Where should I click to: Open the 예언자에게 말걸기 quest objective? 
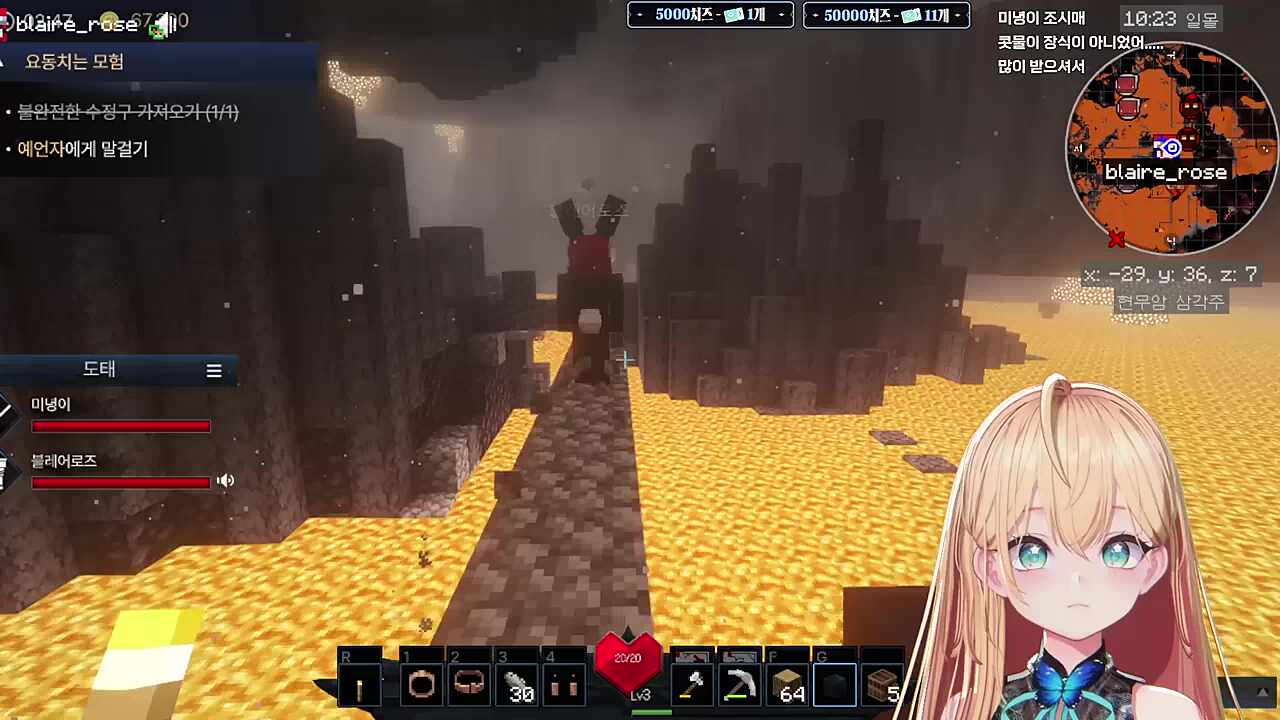pos(83,149)
